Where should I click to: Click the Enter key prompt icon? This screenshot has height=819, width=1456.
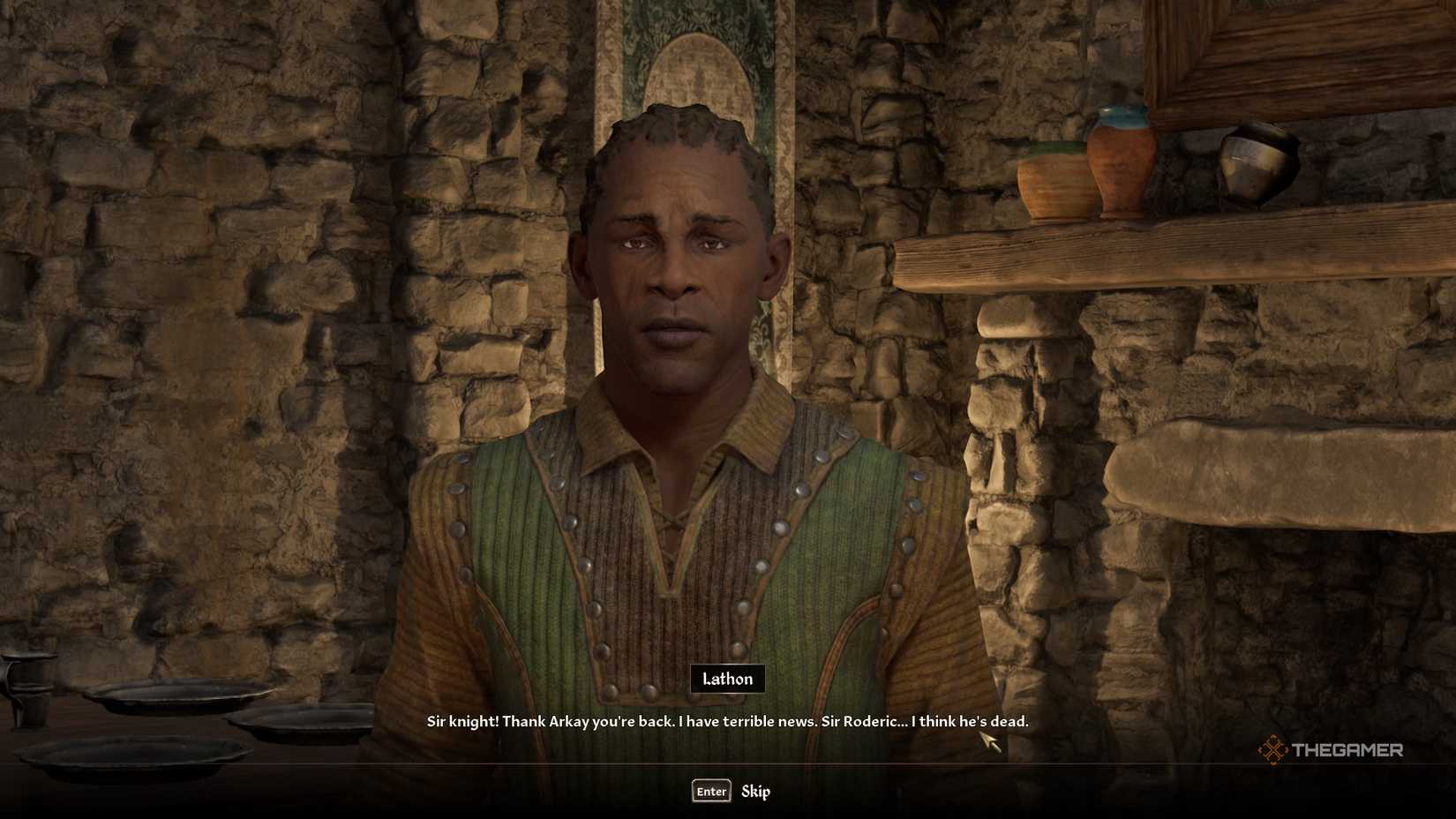coord(710,791)
